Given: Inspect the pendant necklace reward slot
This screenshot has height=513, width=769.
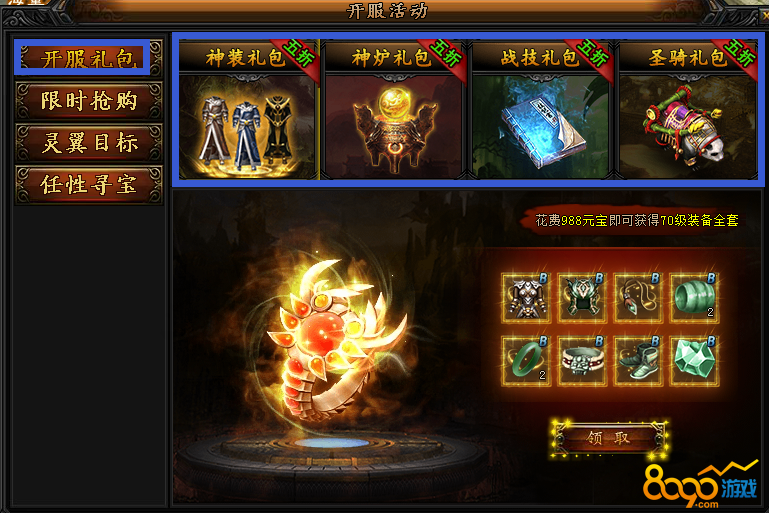Looking at the screenshot, I should (635, 294).
